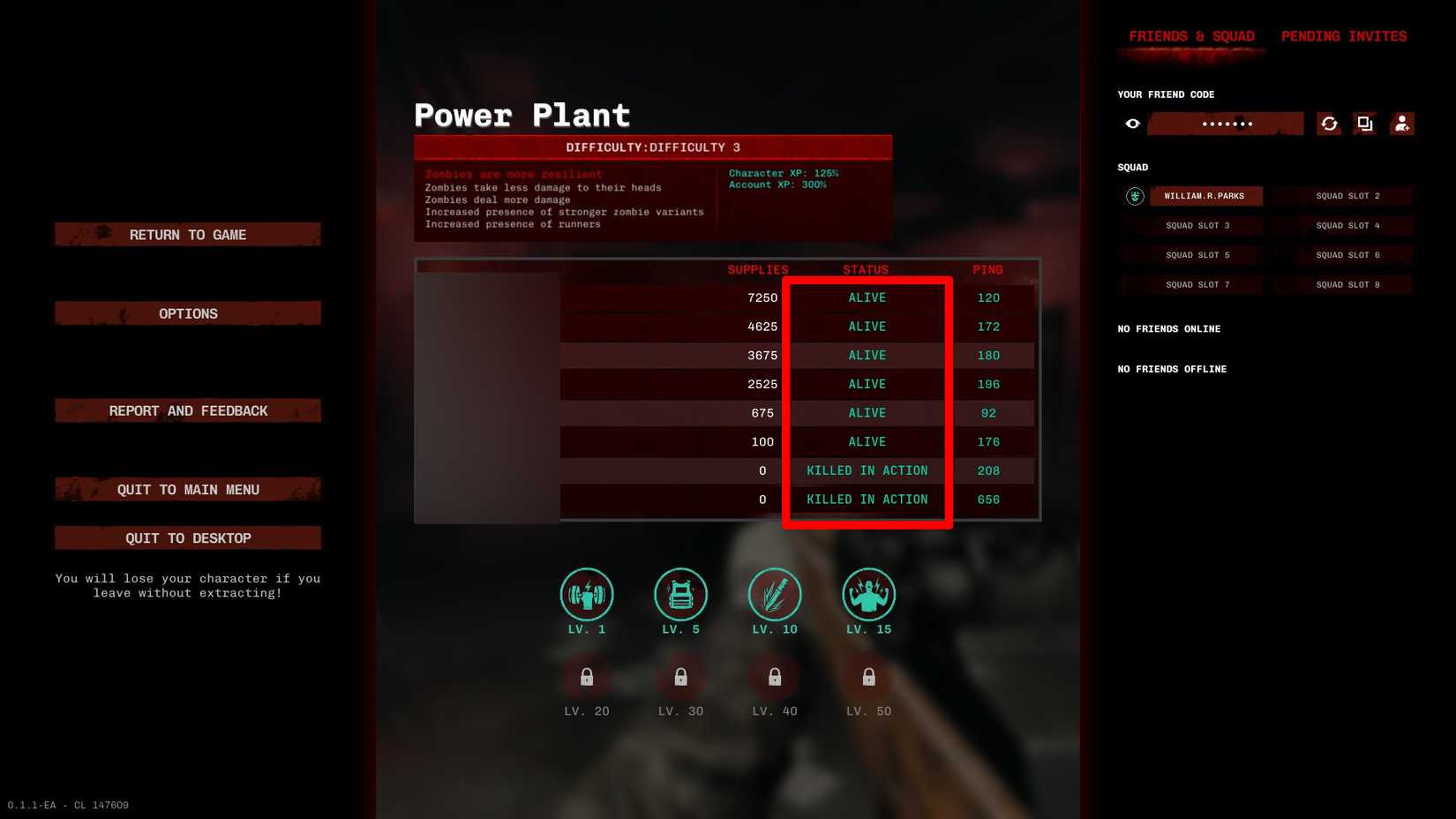Click WILLIAM.R.PARKS squad leader emblem icon

click(x=1134, y=196)
